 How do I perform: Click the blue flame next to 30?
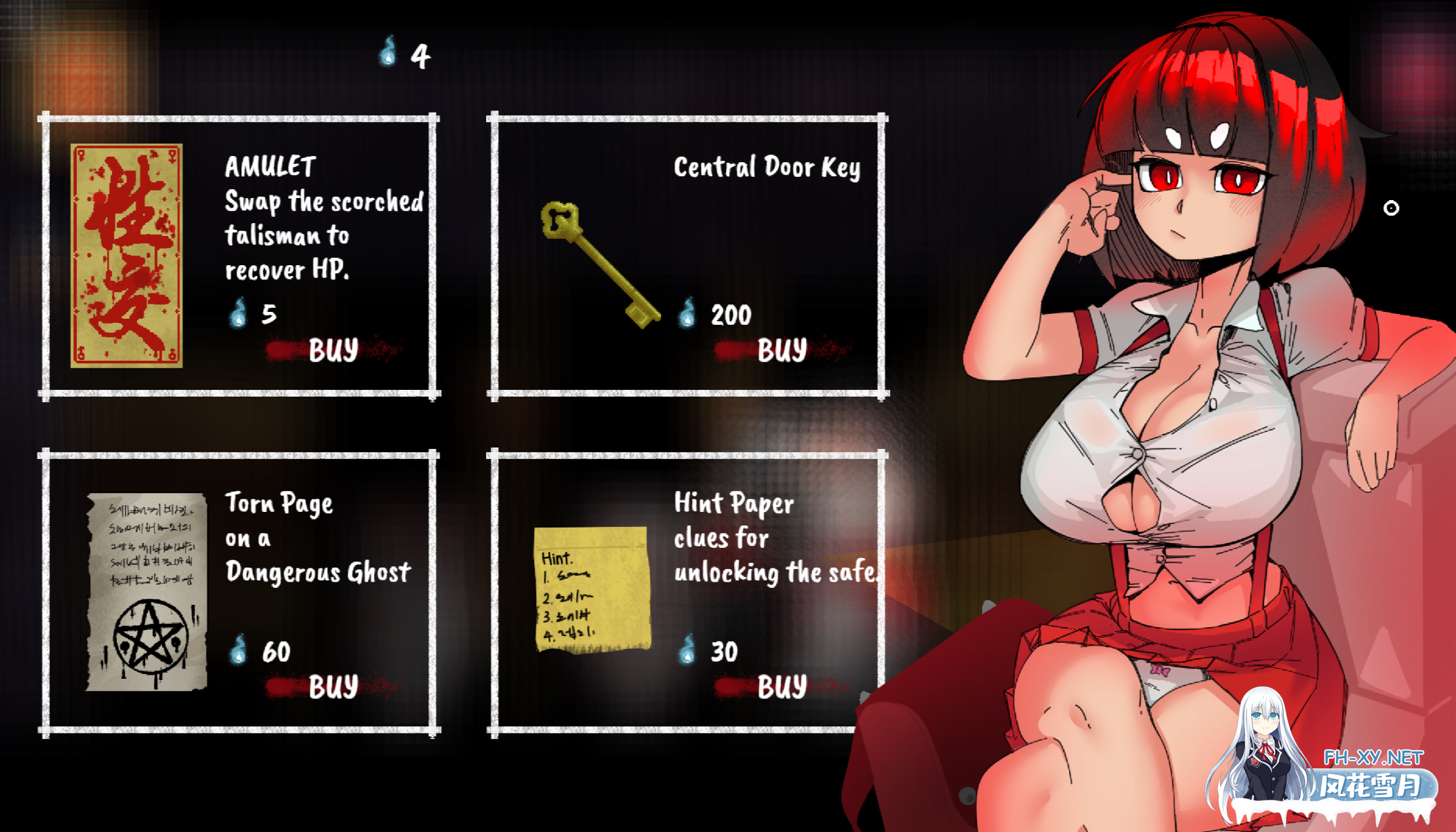coord(688,652)
